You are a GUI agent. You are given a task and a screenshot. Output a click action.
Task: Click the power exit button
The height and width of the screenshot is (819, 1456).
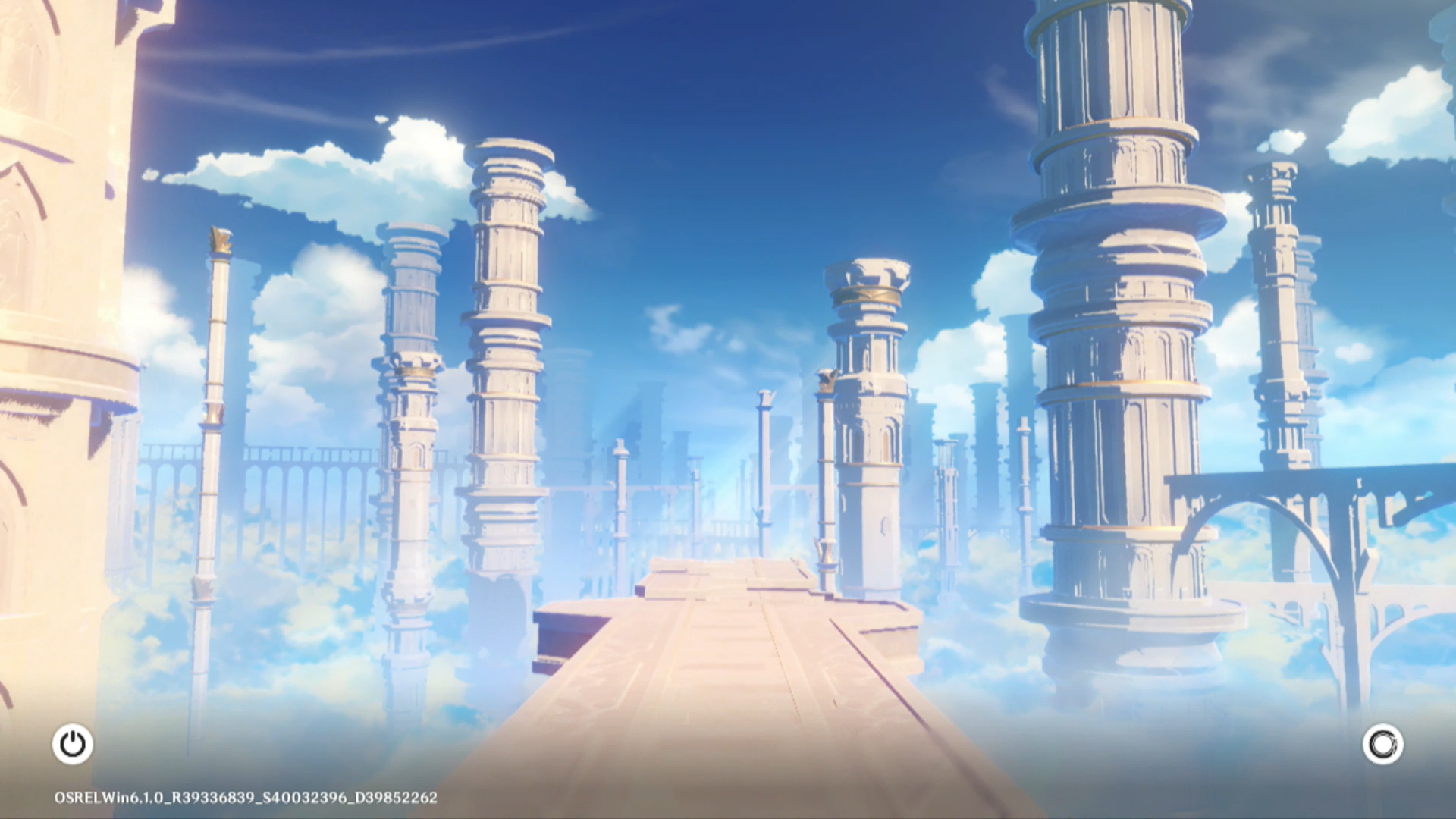pos(73,744)
